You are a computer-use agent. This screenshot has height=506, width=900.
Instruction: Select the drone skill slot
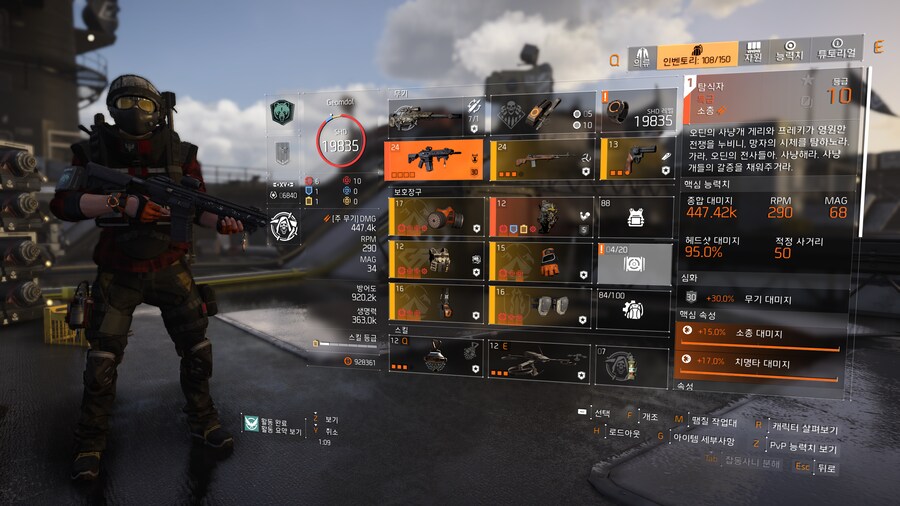pyautogui.click(x=538, y=358)
